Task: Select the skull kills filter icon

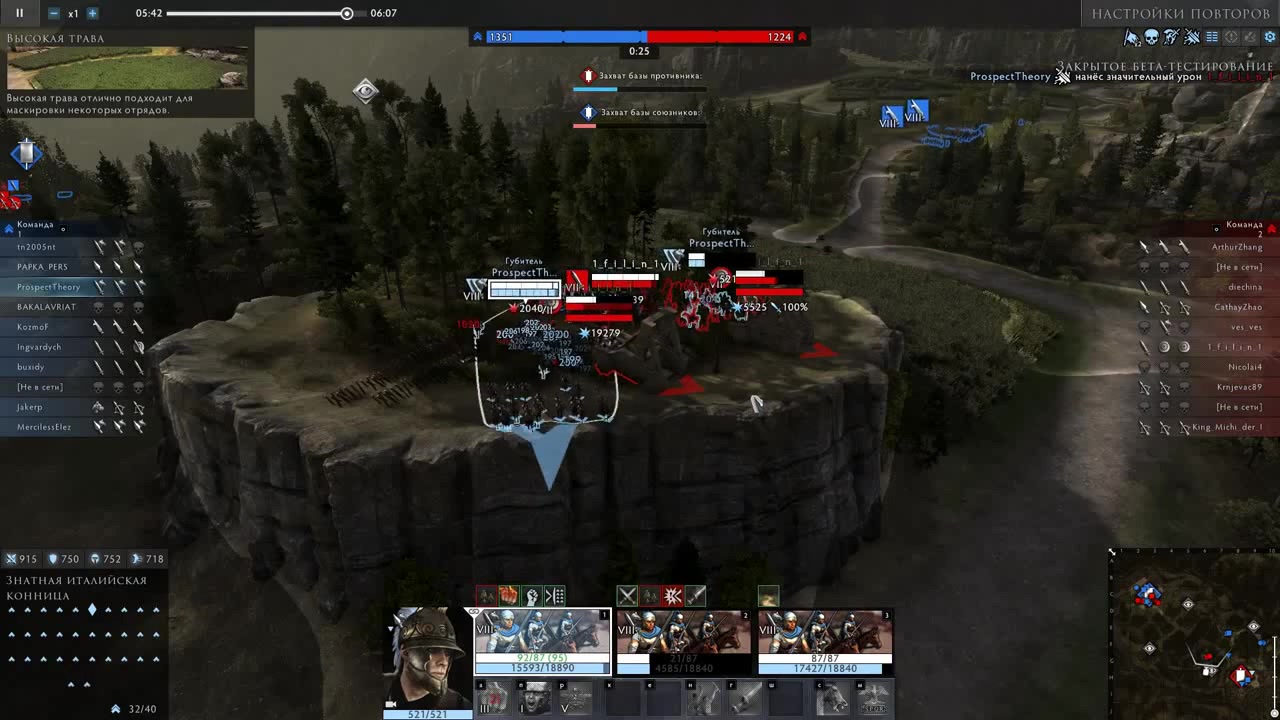Action: (x=1151, y=37)
